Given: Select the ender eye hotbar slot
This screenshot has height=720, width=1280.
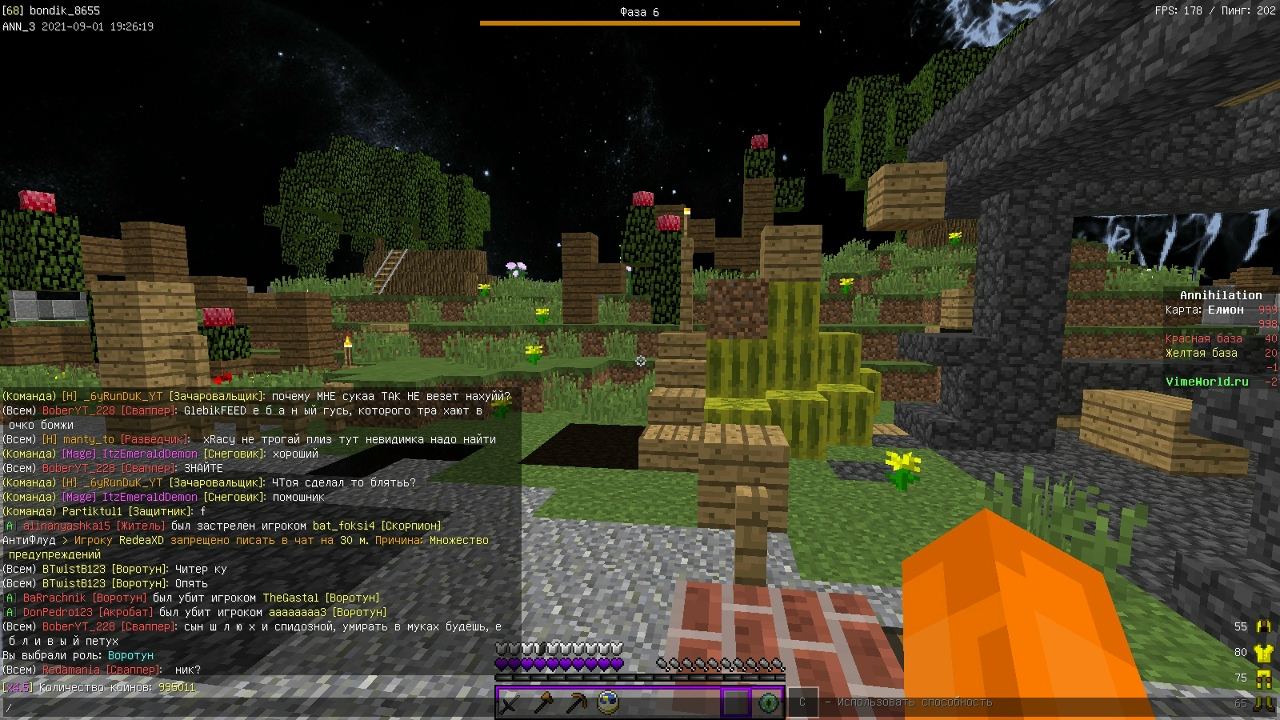Looking at the screenshot, I should coord(768,703).
